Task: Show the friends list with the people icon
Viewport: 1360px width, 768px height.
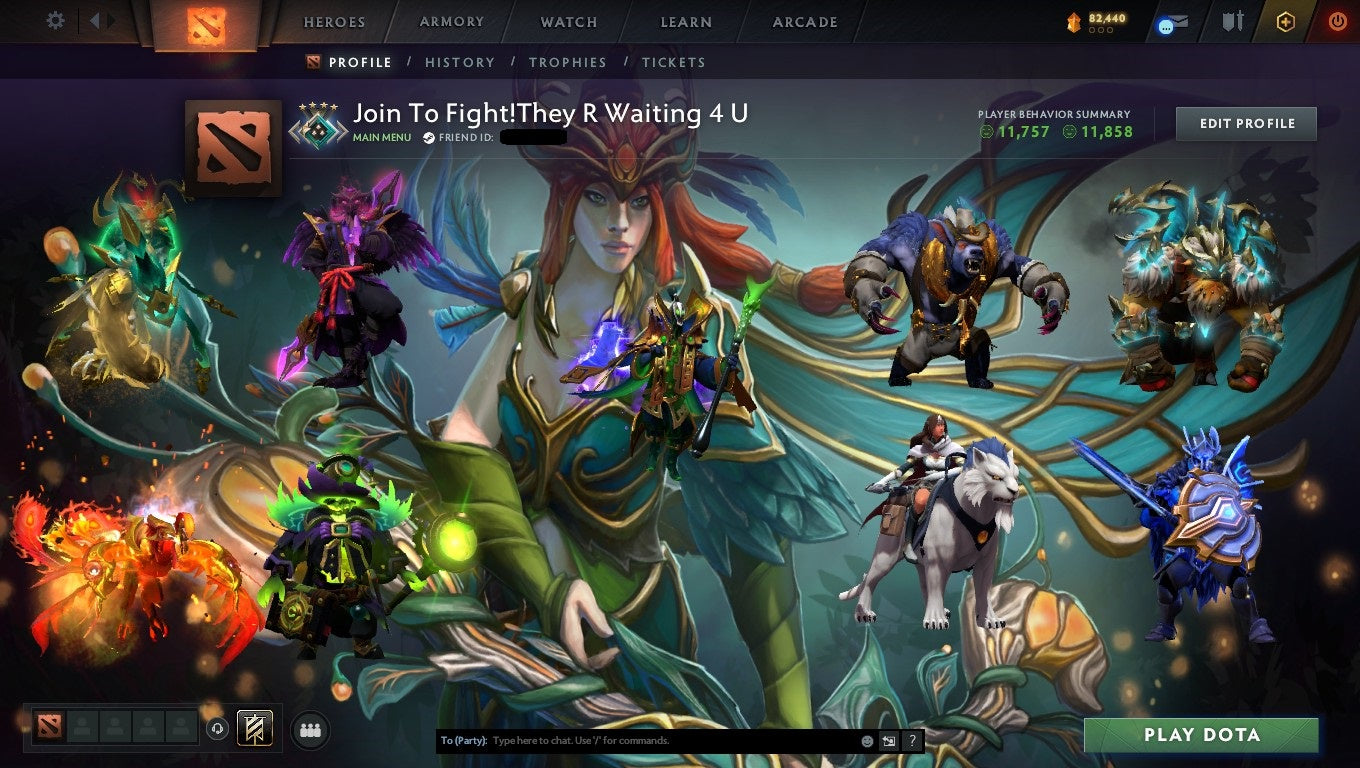Action: pyautogui.click(x=310, y=730)
